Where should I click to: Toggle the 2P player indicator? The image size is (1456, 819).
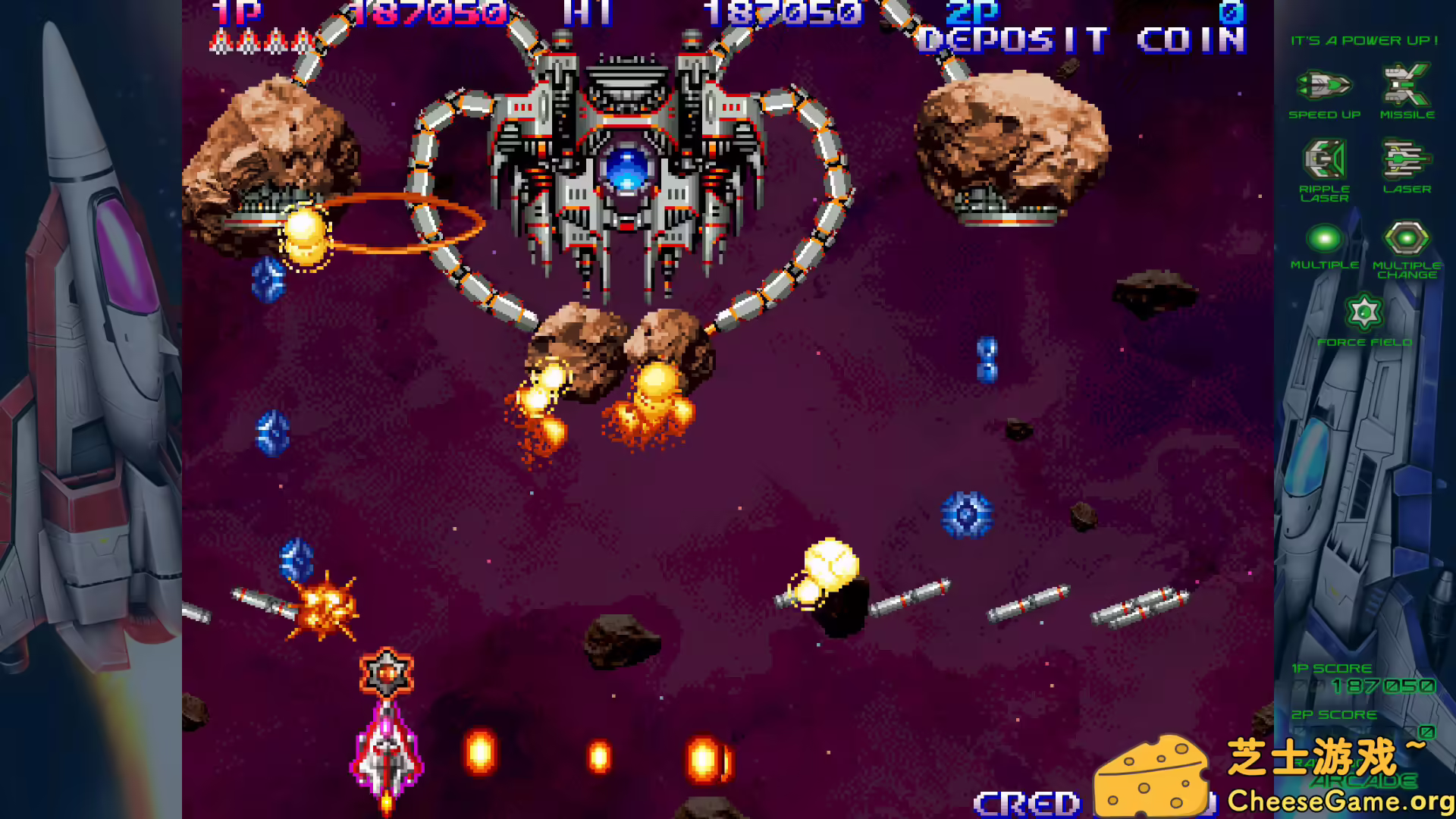pyautogui.click(x=973, y=11)
